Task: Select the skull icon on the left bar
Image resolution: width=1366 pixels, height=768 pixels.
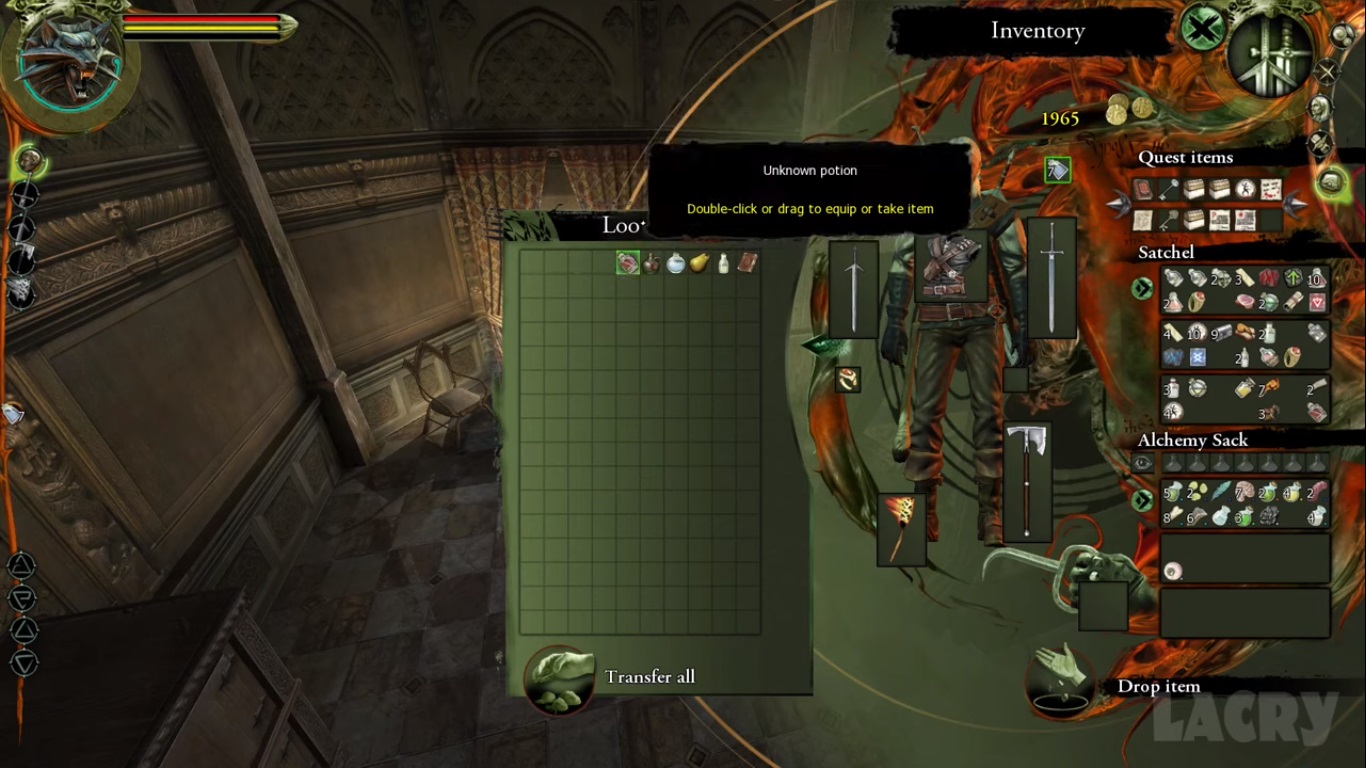Action: (27, 160)
